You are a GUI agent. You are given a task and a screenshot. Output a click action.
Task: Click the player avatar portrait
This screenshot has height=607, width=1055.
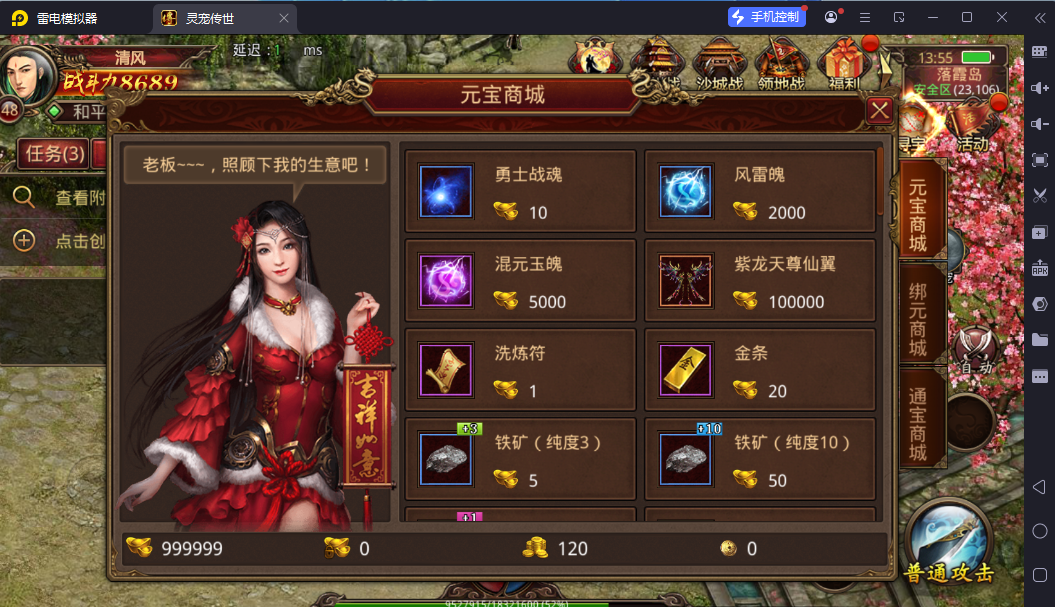[28, 72]
